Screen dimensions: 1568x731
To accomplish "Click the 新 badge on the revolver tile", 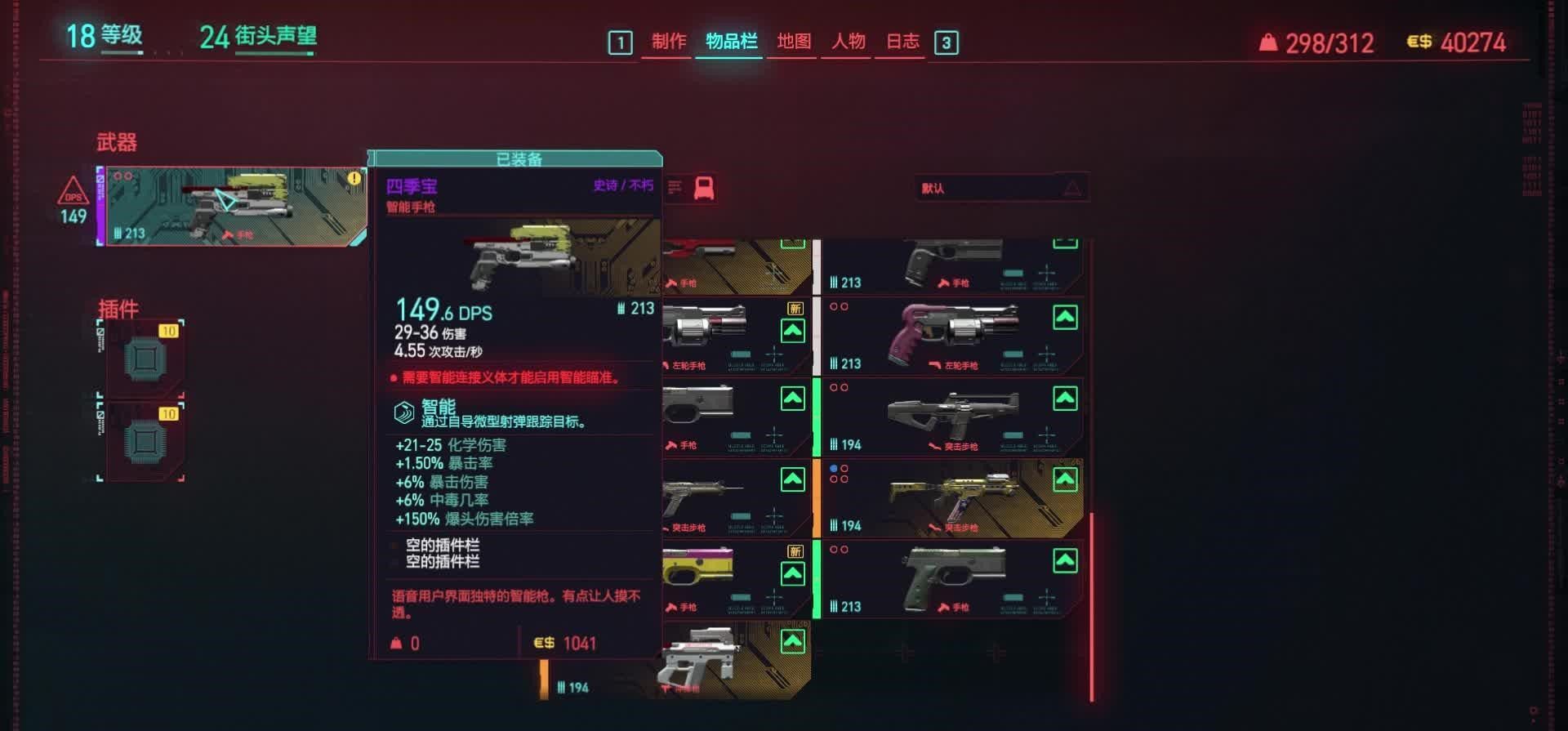I will point(794,306).
